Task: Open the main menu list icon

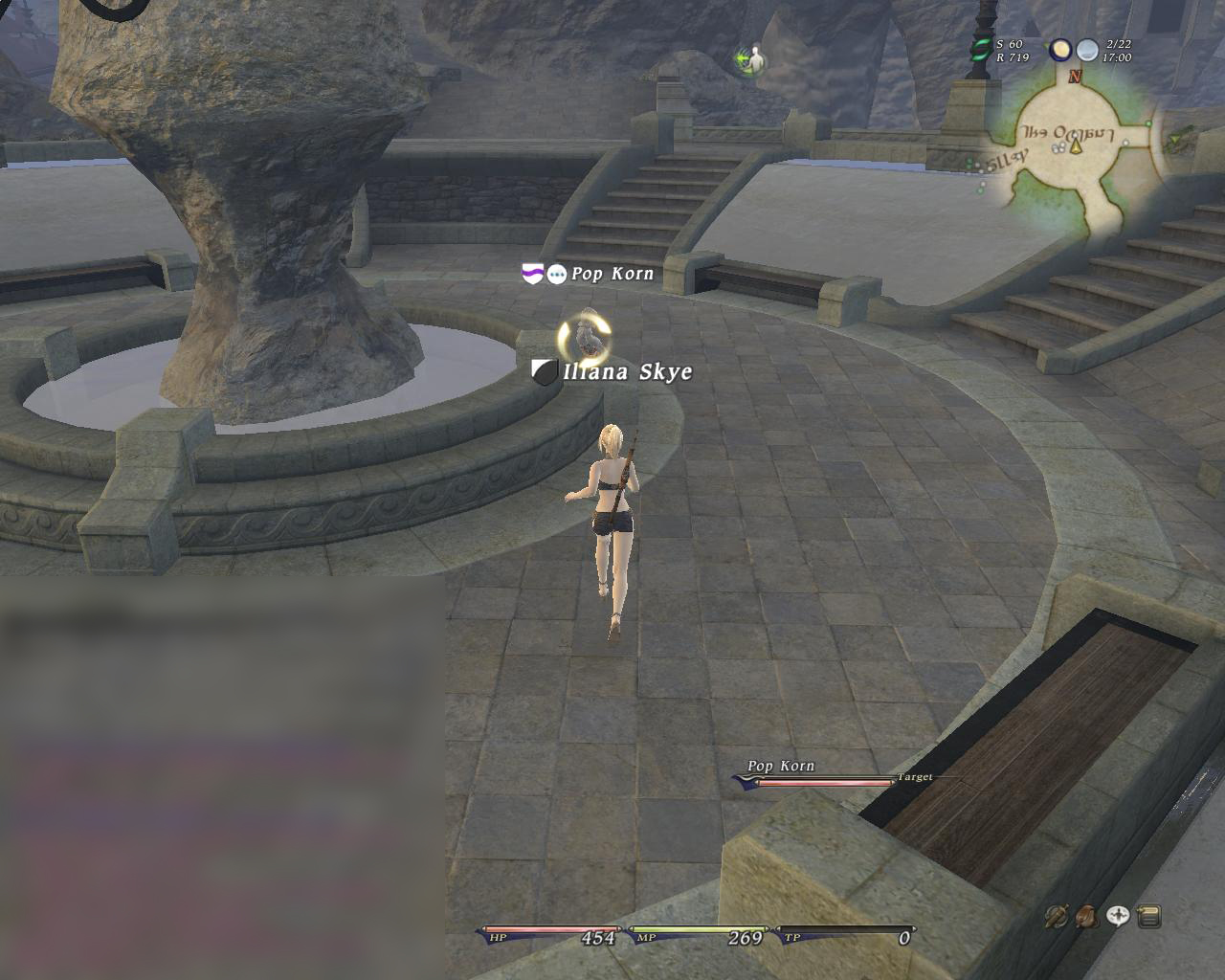Action: [x=1148, y=917]
